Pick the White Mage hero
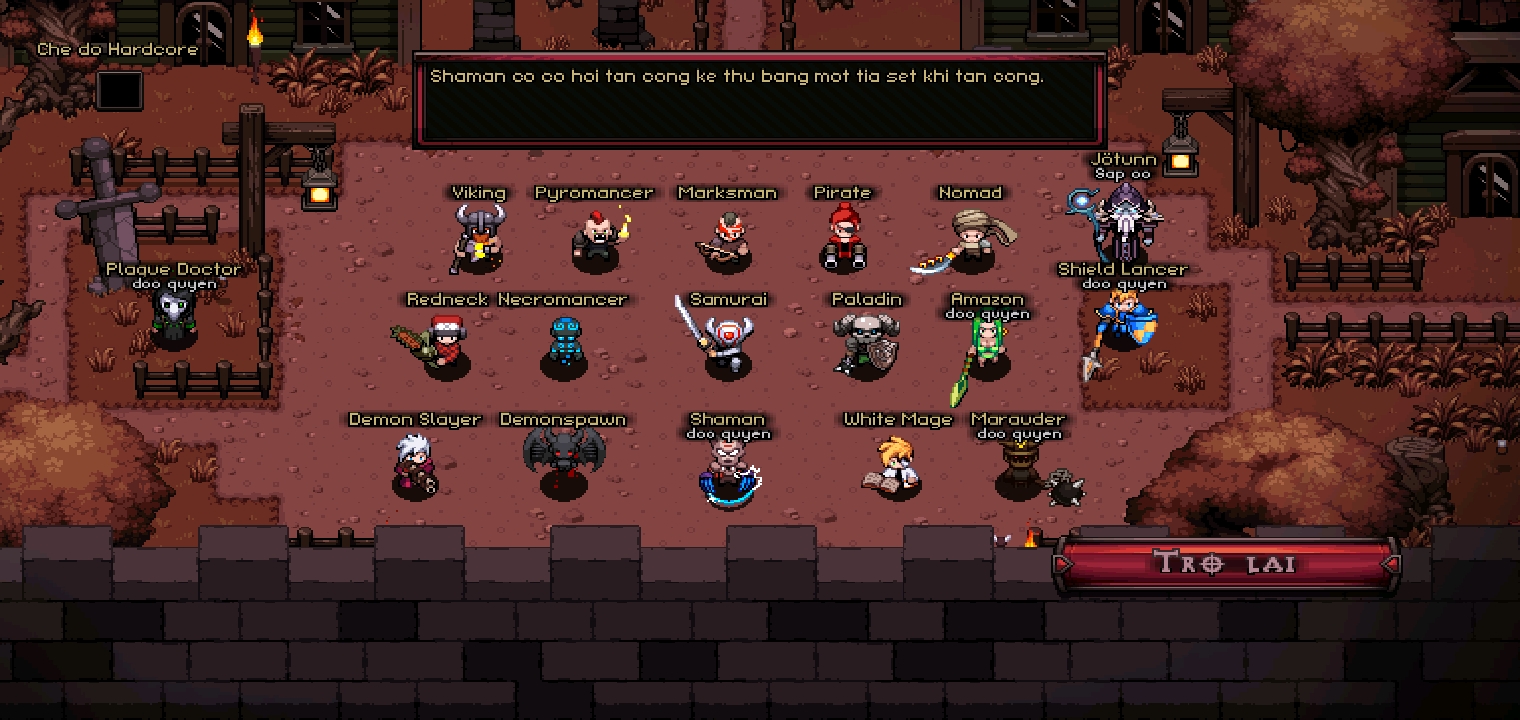 (x=895, y=465)
